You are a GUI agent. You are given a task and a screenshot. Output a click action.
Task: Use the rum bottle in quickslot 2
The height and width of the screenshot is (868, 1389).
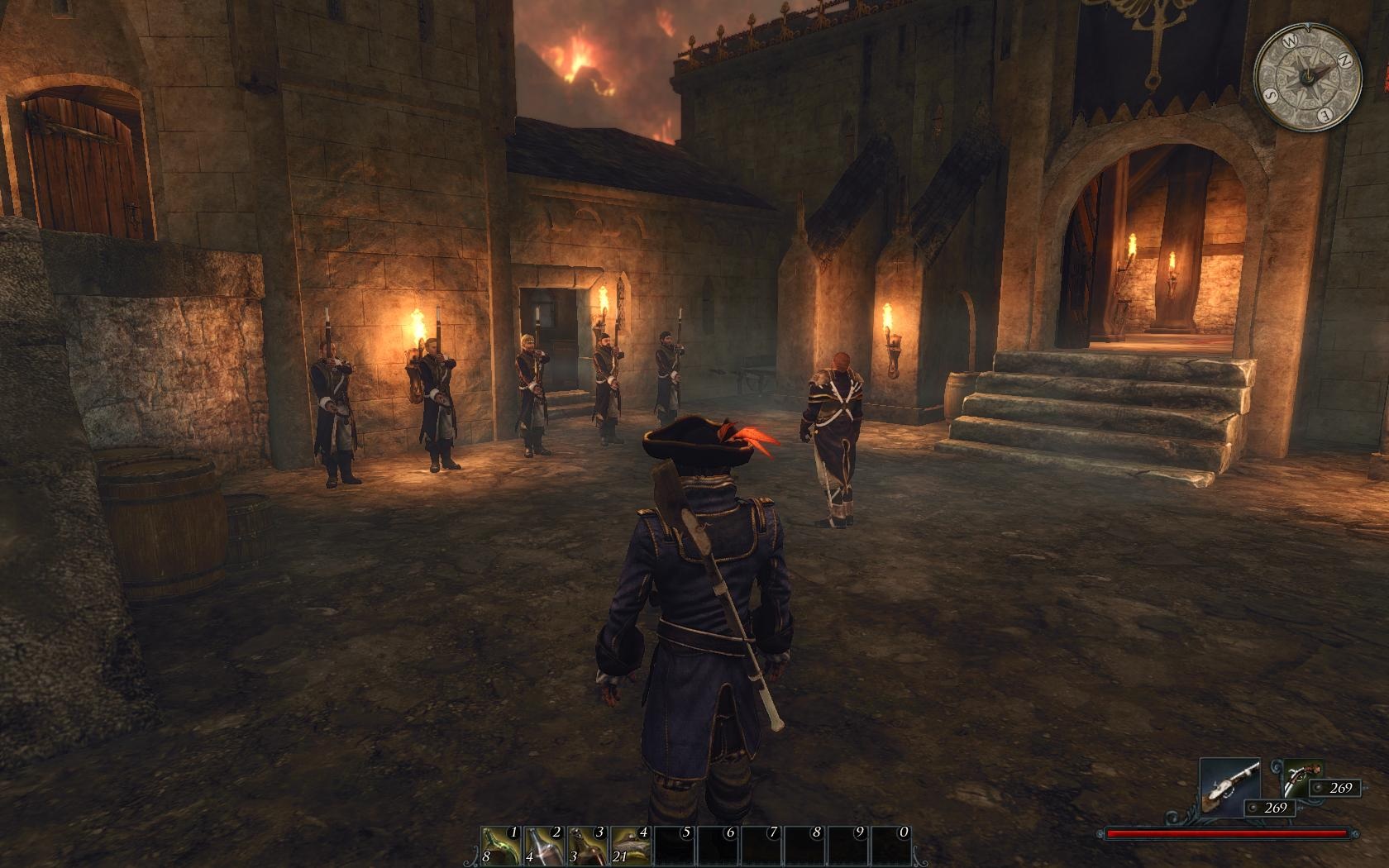pyautogui.click(x=543, y=846)
